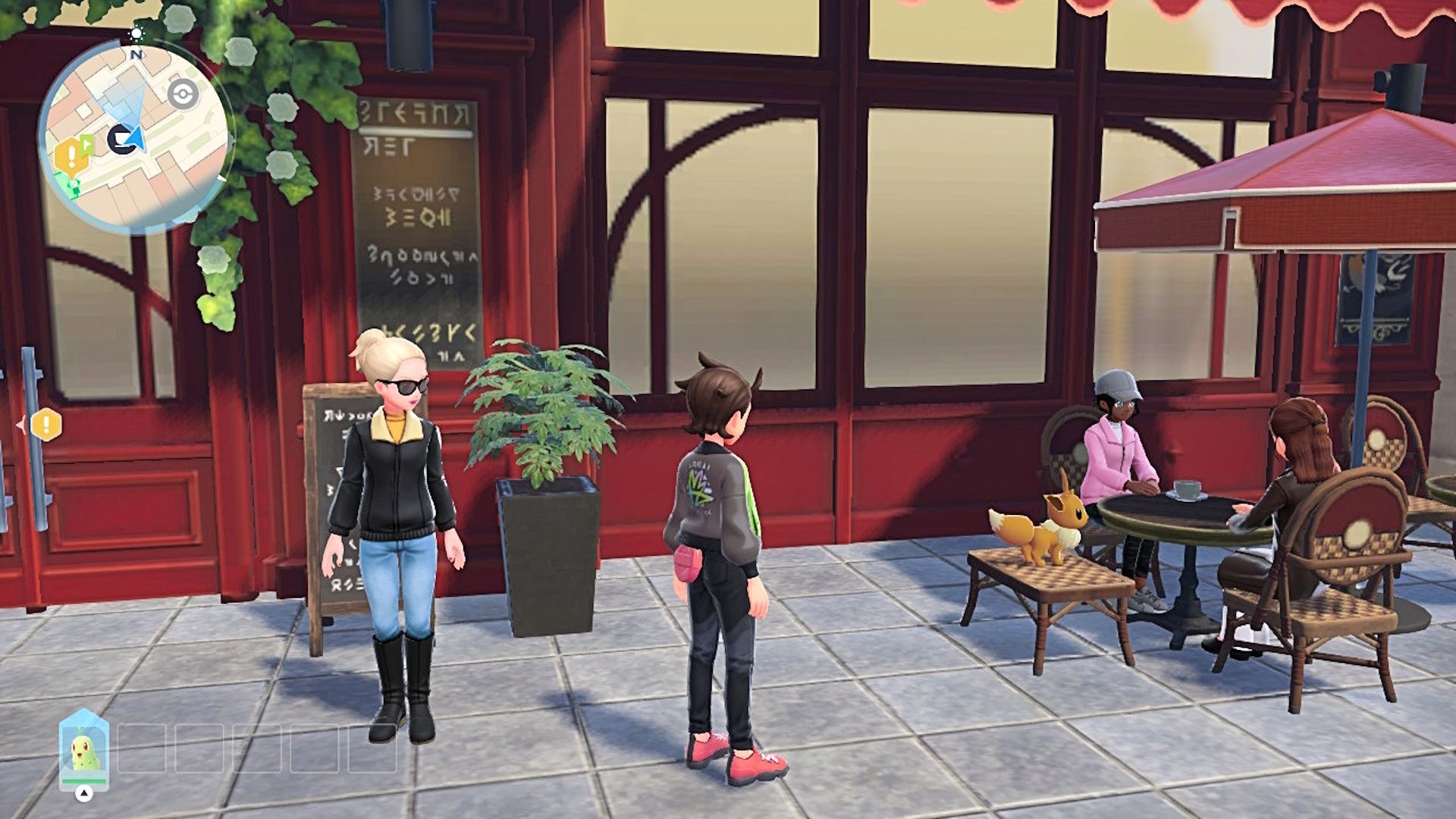Click the yellow exclamation marker beside the door
1456x819 pixels.
[46, 424]
